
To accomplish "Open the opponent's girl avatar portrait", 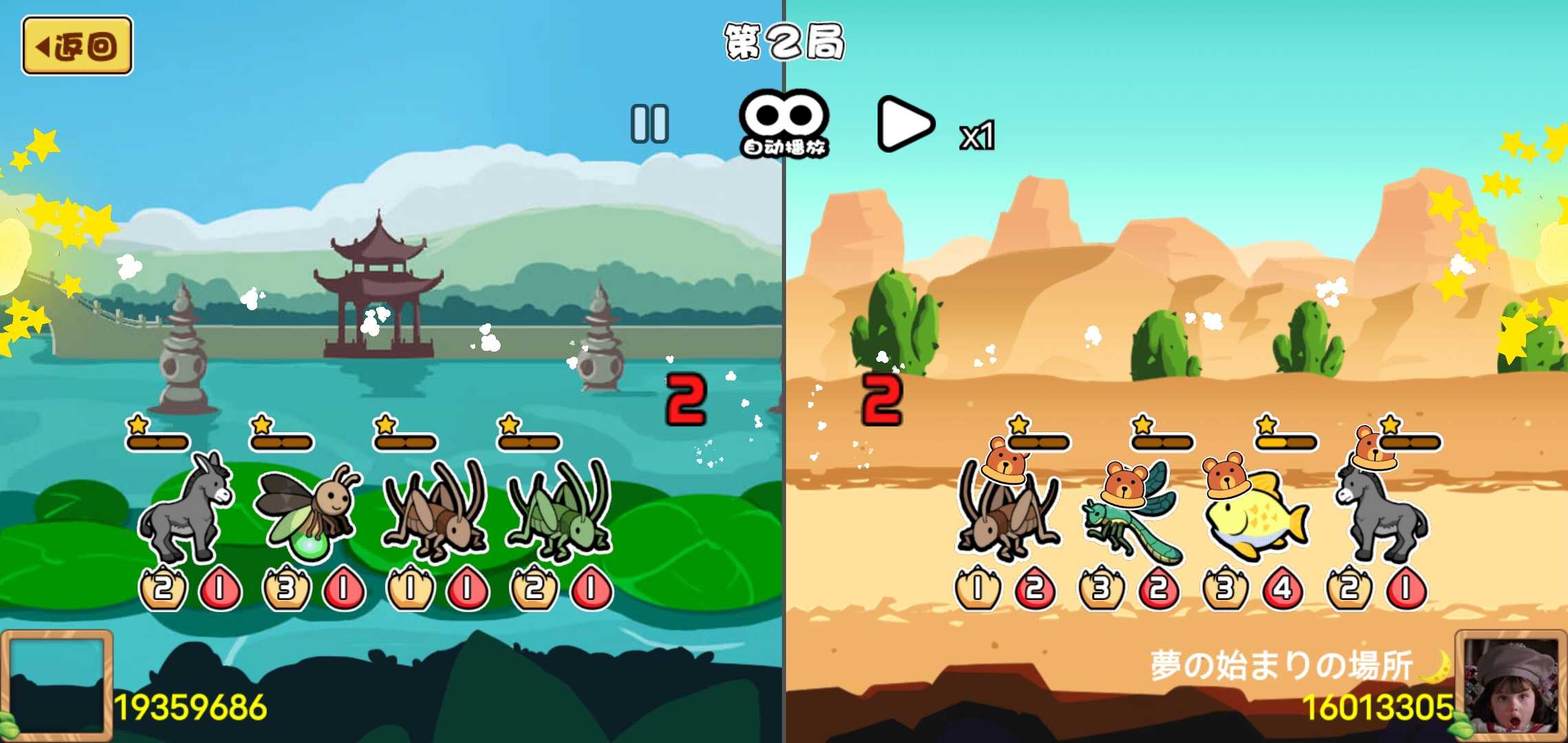I will (1511, 686).
